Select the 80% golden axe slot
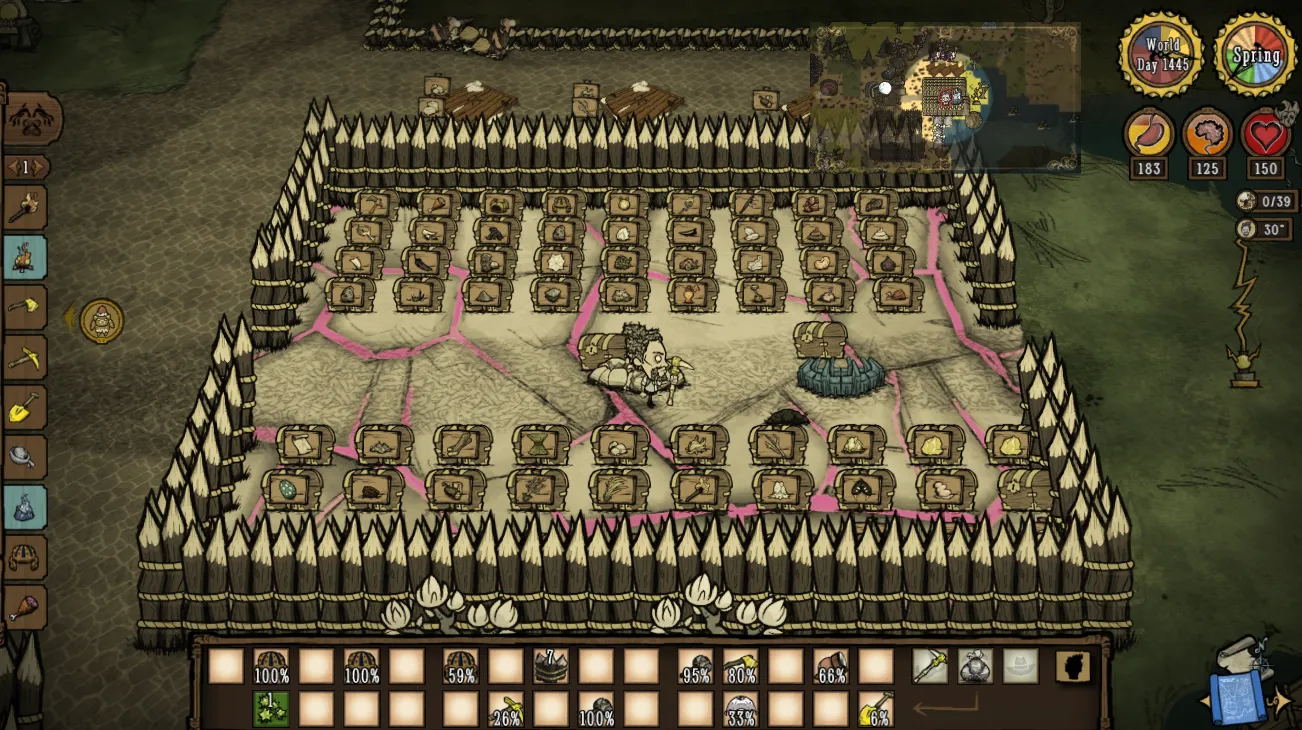The width and height of the screenshot is (1302, 730). [741, 666]
